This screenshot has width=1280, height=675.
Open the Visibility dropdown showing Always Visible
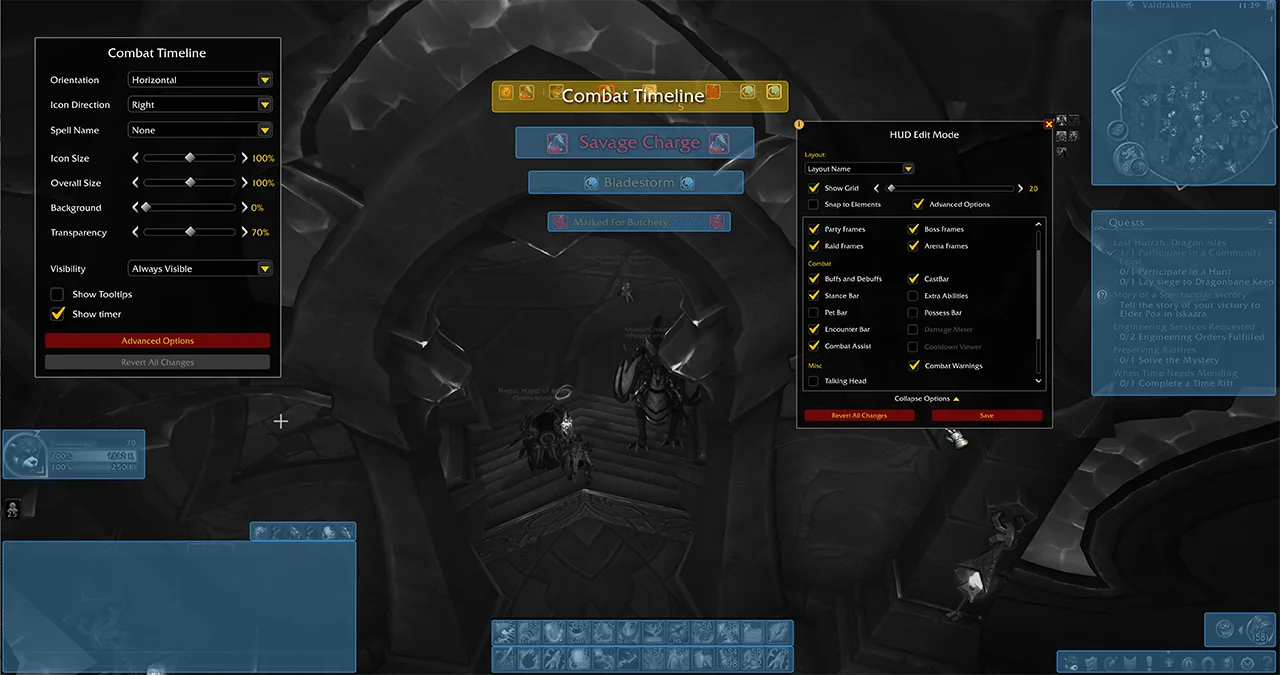pyautogui.click(x=200, y=269)
